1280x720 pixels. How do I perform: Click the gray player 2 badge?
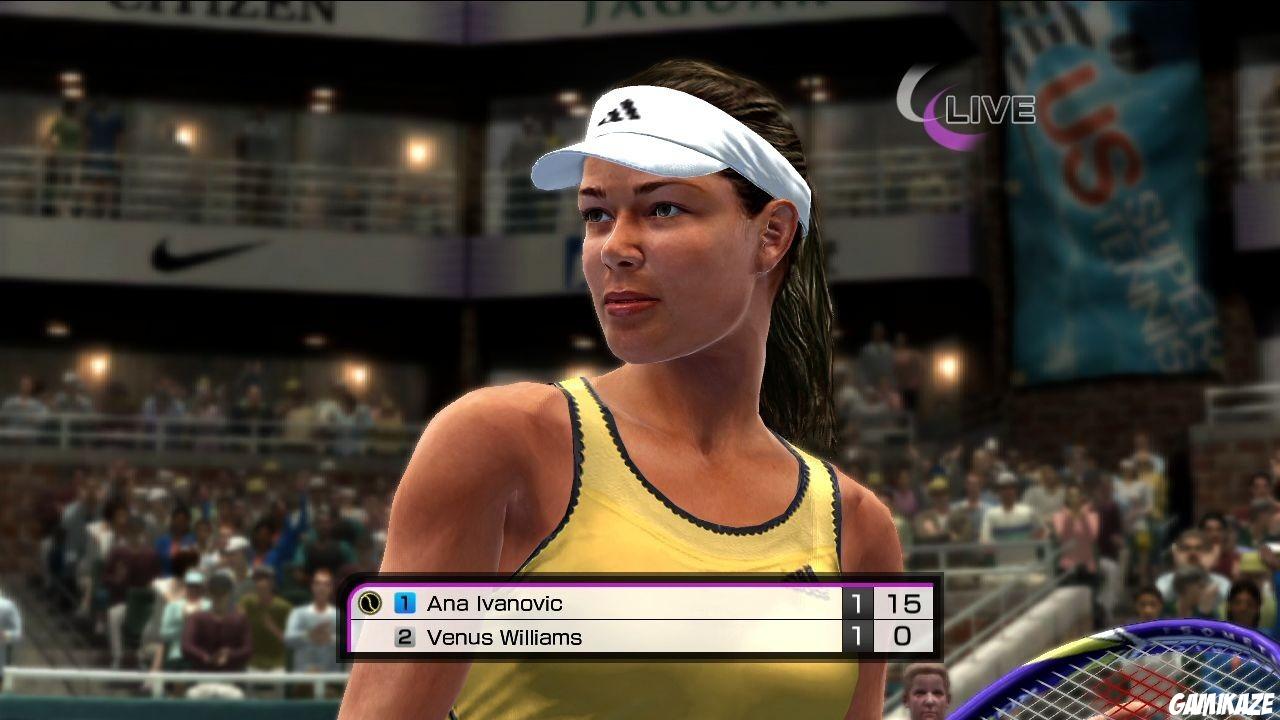(404, 637)
